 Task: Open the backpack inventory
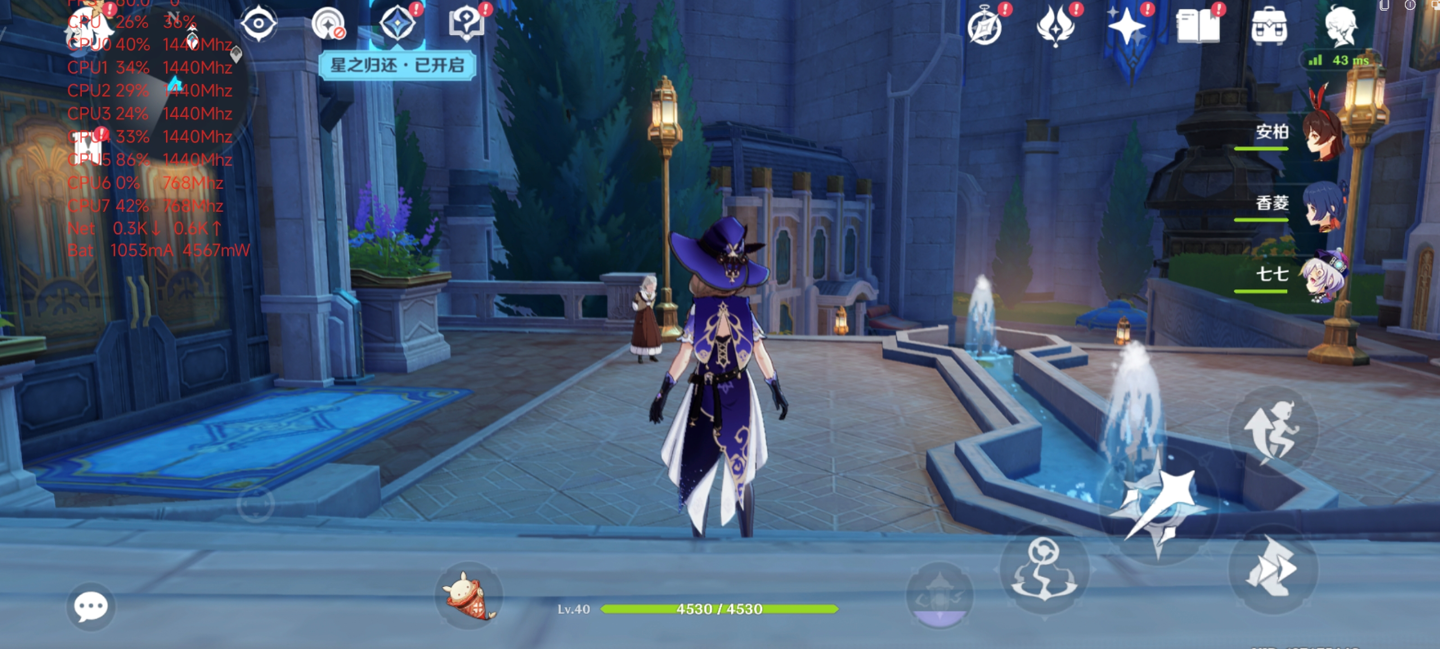pos(1269,27)
